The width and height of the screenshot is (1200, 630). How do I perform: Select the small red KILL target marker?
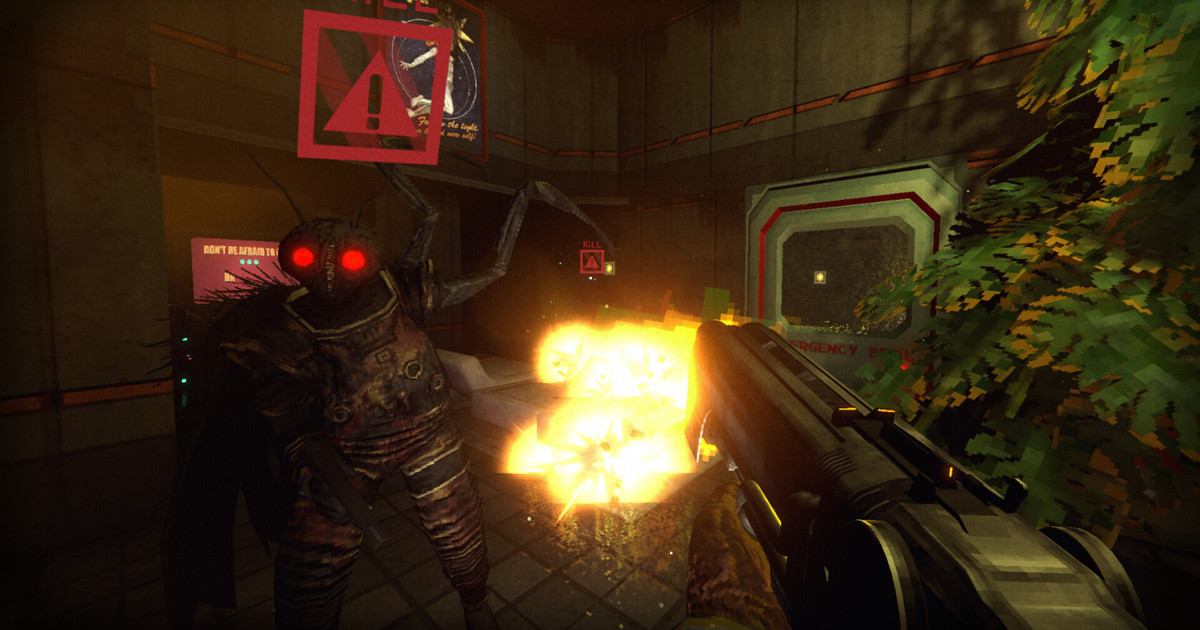[591, 261]
